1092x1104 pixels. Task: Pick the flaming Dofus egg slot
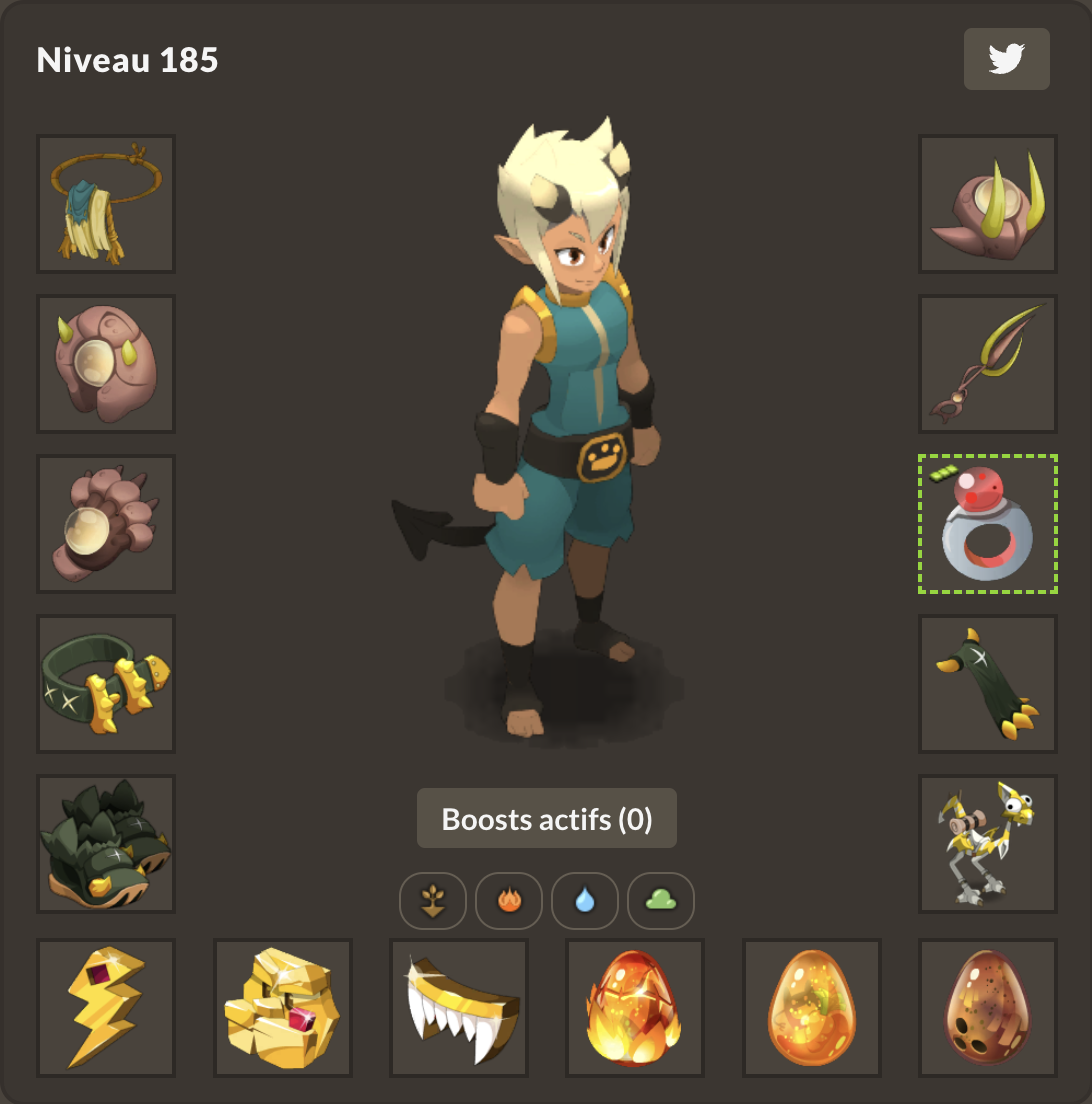(635, 1008)
